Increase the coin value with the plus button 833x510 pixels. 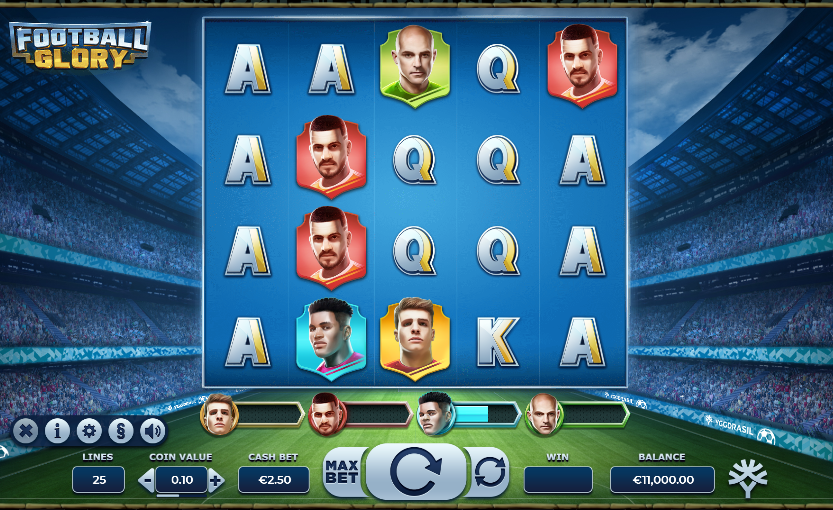(x=216, y=480)
